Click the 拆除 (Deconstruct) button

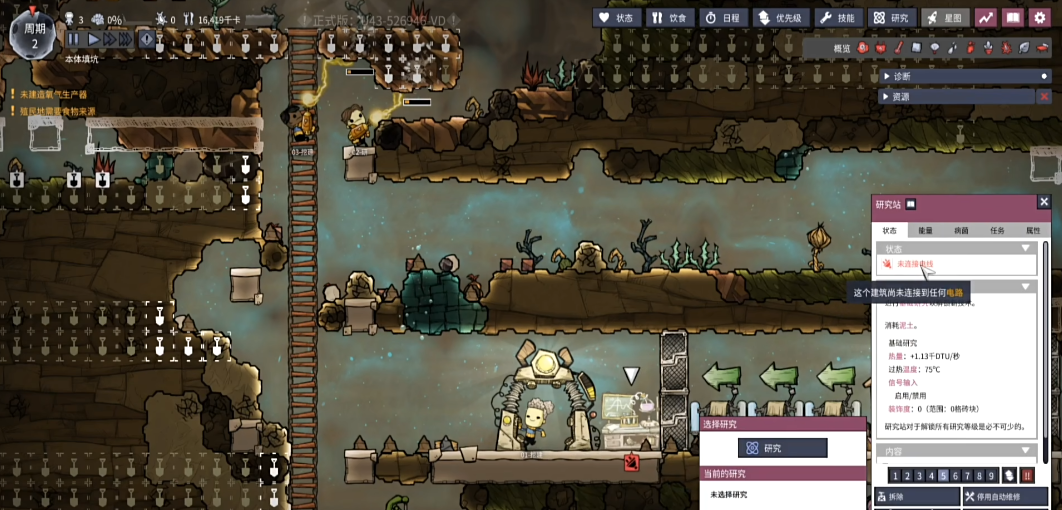click(x=917, y=497)
